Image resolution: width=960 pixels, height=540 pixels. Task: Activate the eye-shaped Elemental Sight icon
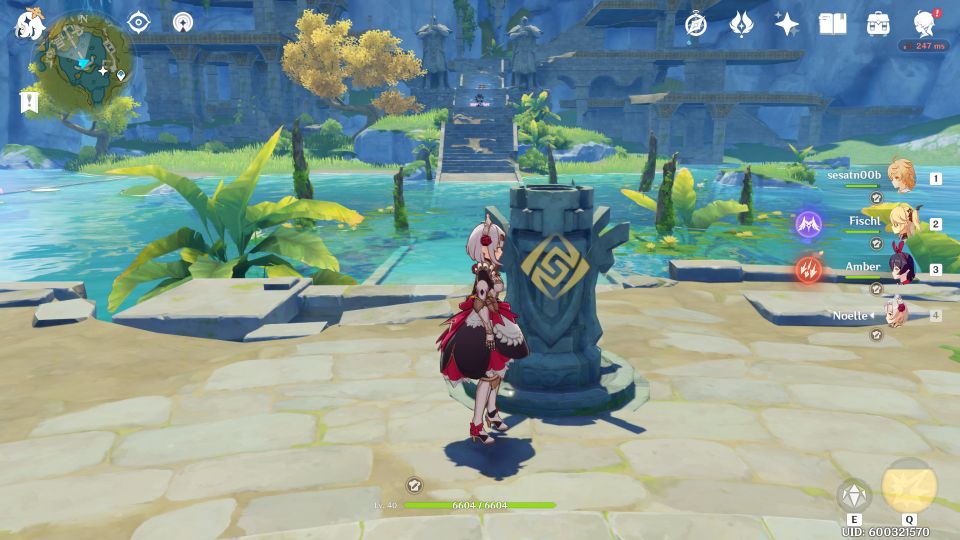[139, 22]
